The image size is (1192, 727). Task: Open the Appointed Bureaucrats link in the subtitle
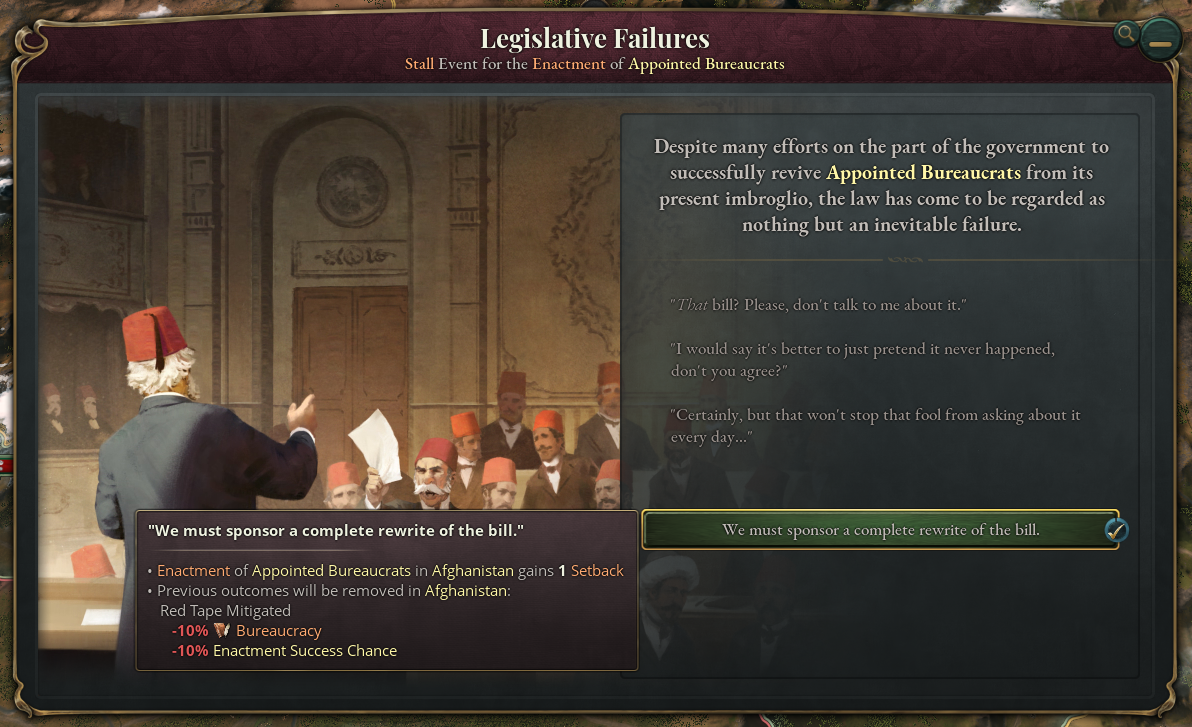(706, 64)
